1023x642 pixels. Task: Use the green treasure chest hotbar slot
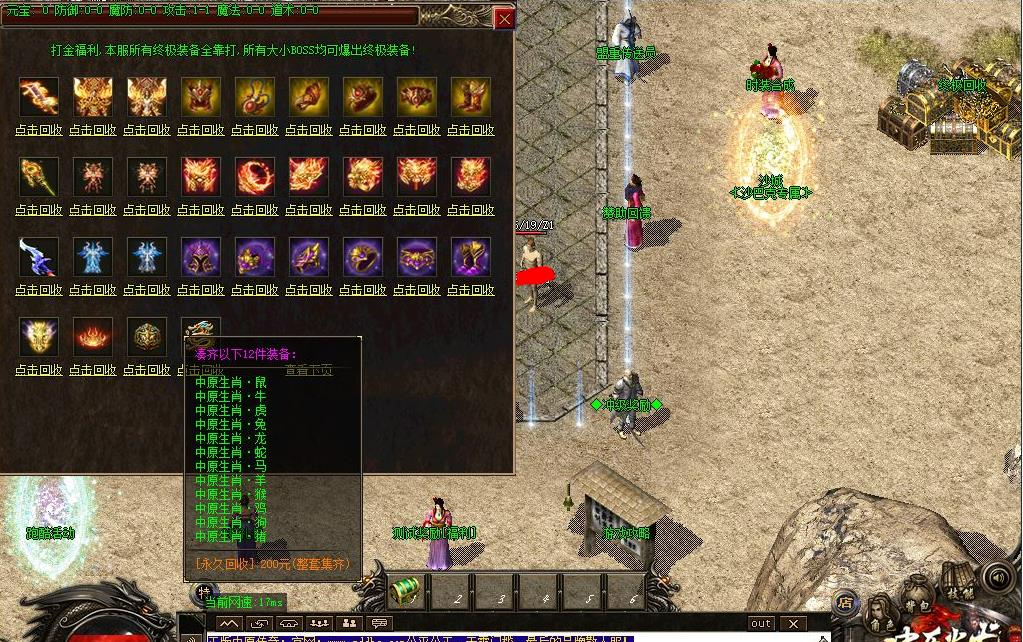click(404, 592)
